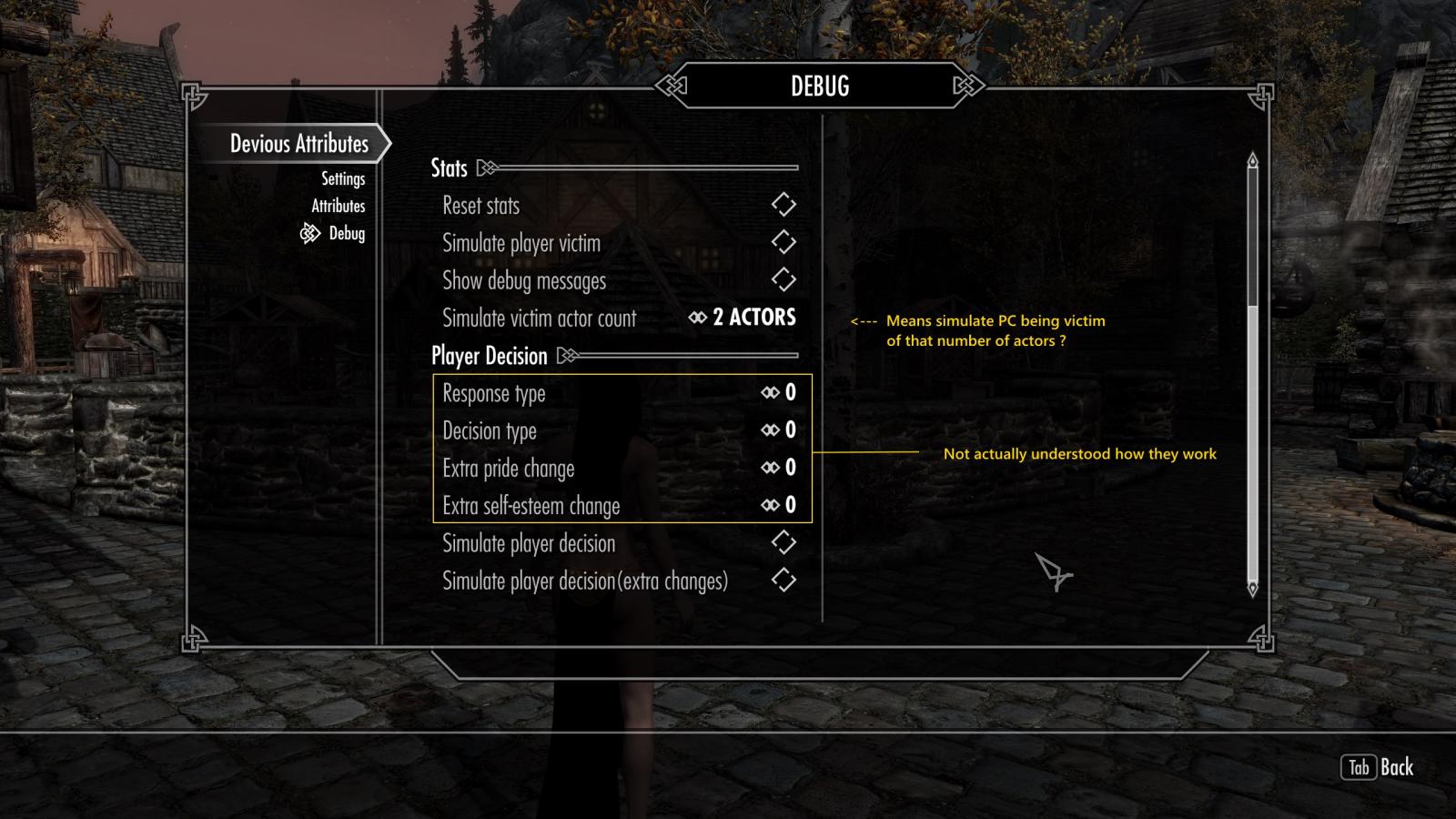Click the options list scrollbar
This screenshot has height=819, width=1456.
(1252, 237)
